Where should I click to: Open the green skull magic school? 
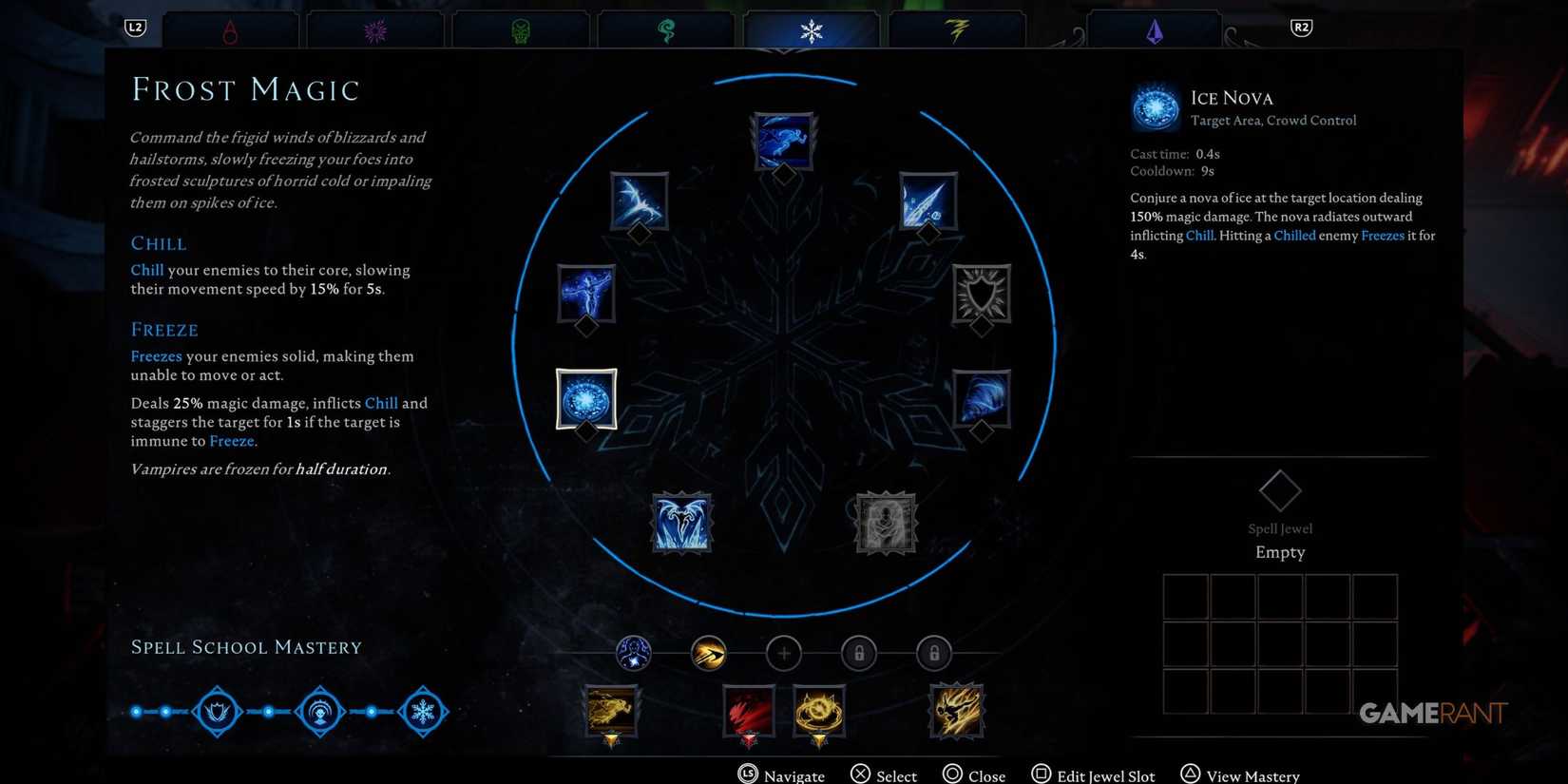tap(521, 29)
